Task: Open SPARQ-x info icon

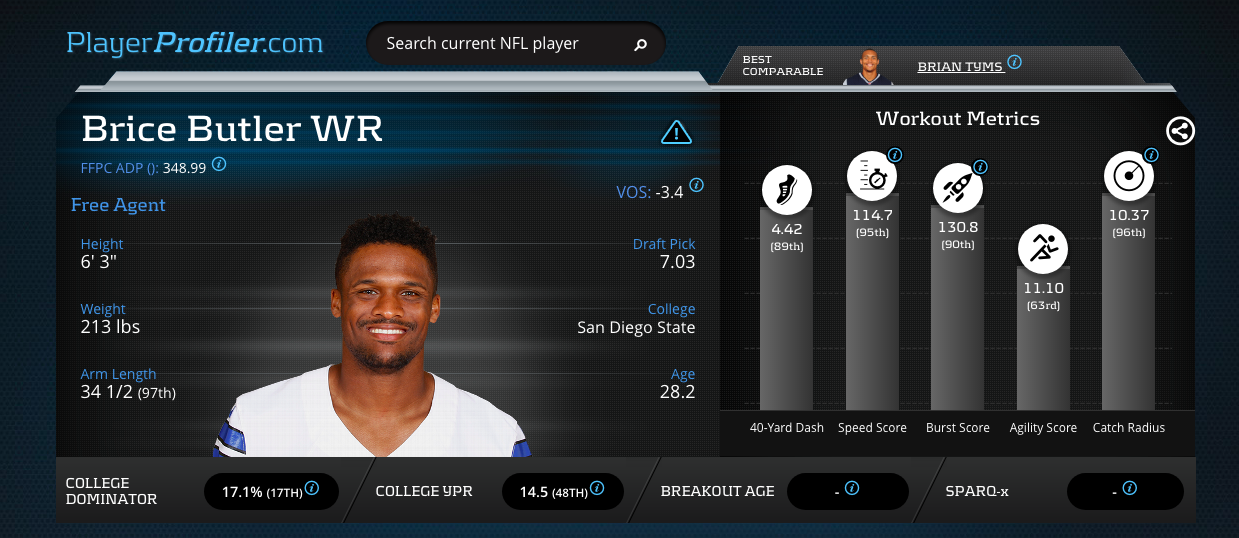Action: (x=1129, y=489)
